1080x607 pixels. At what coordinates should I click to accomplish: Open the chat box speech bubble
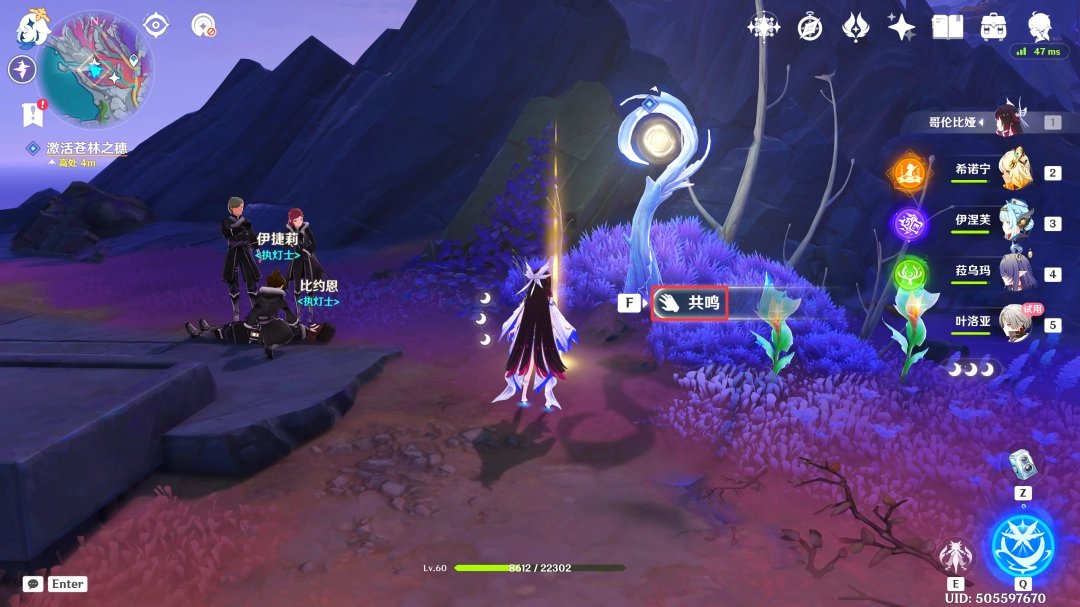pos(33,584)
